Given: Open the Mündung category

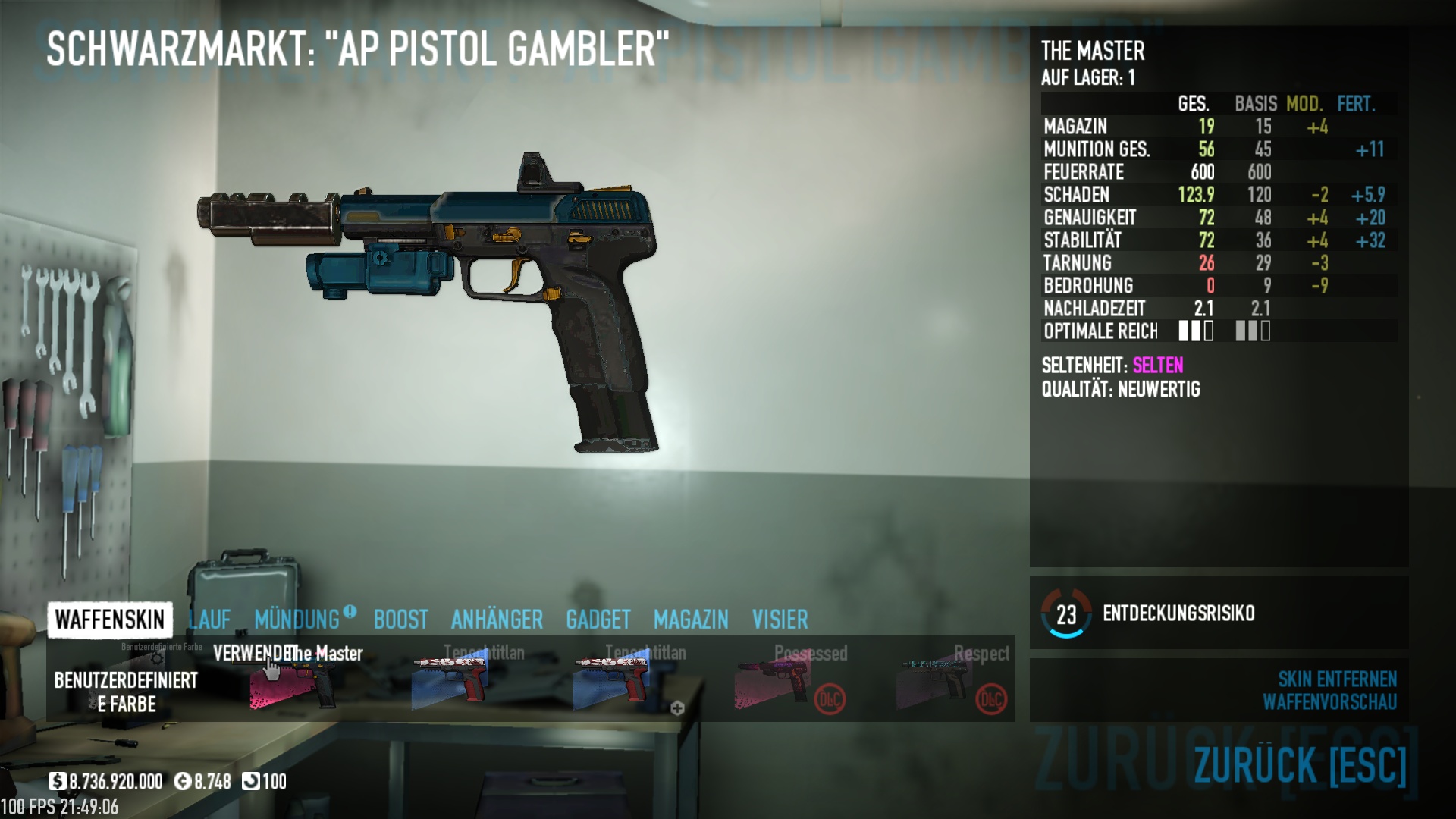Looking at the screenshot, I should coord(297,620).
